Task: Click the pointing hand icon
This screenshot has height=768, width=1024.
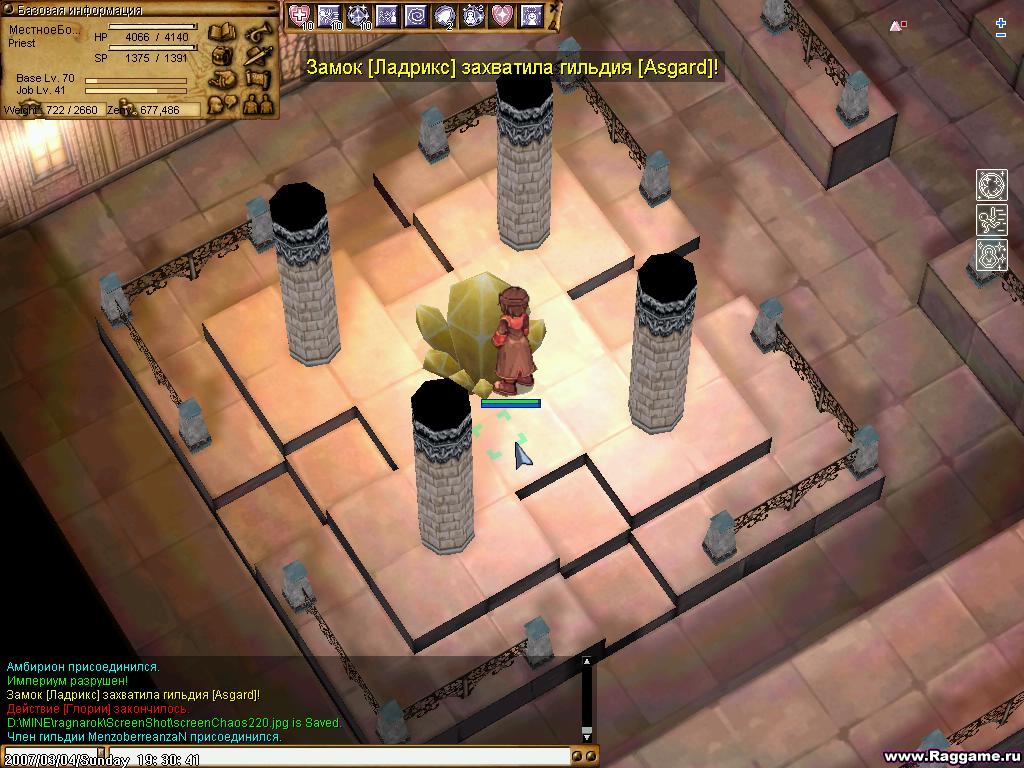Action: tap(221, 78)
